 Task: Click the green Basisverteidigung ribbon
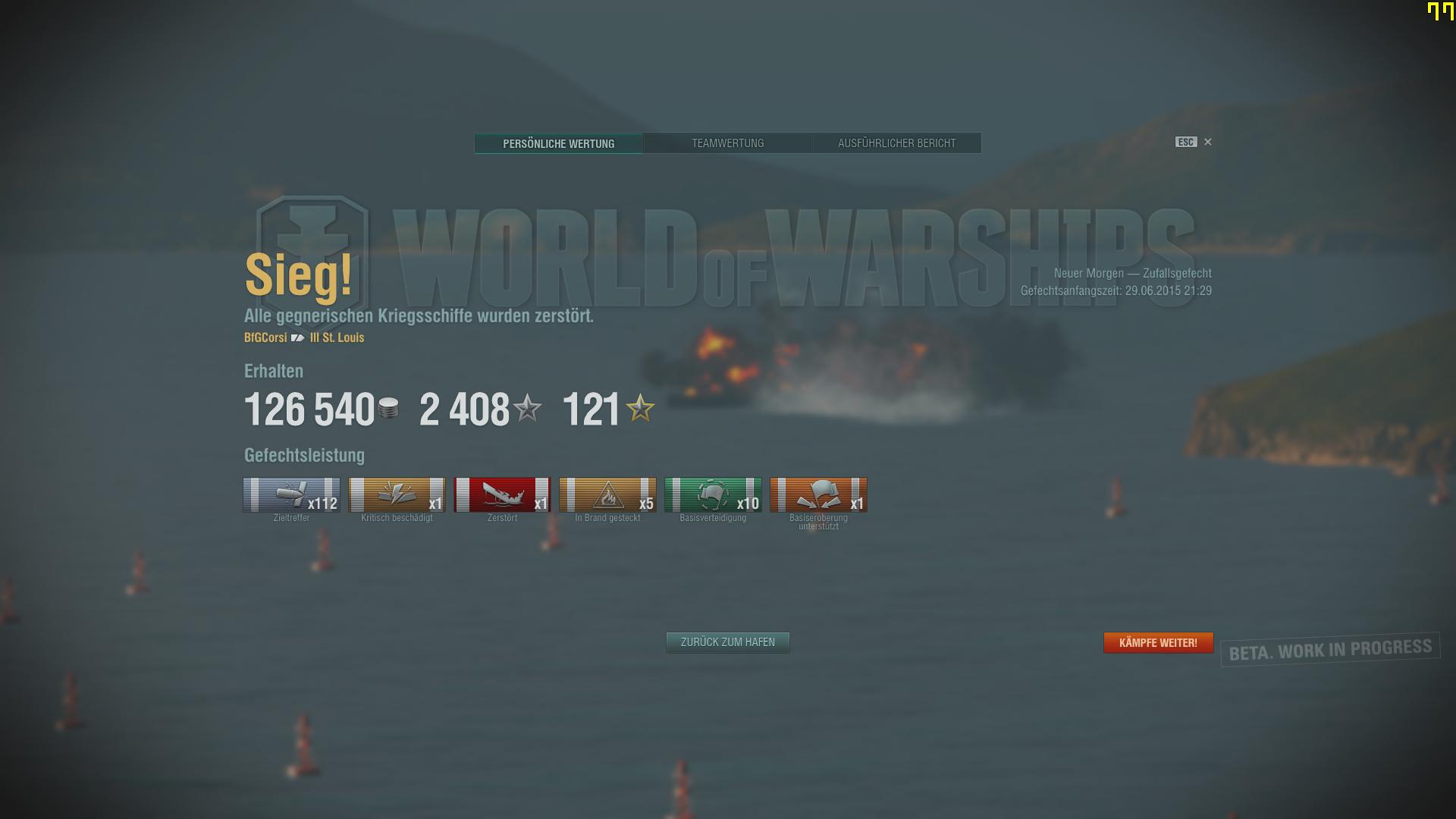[x=713, y=495]
